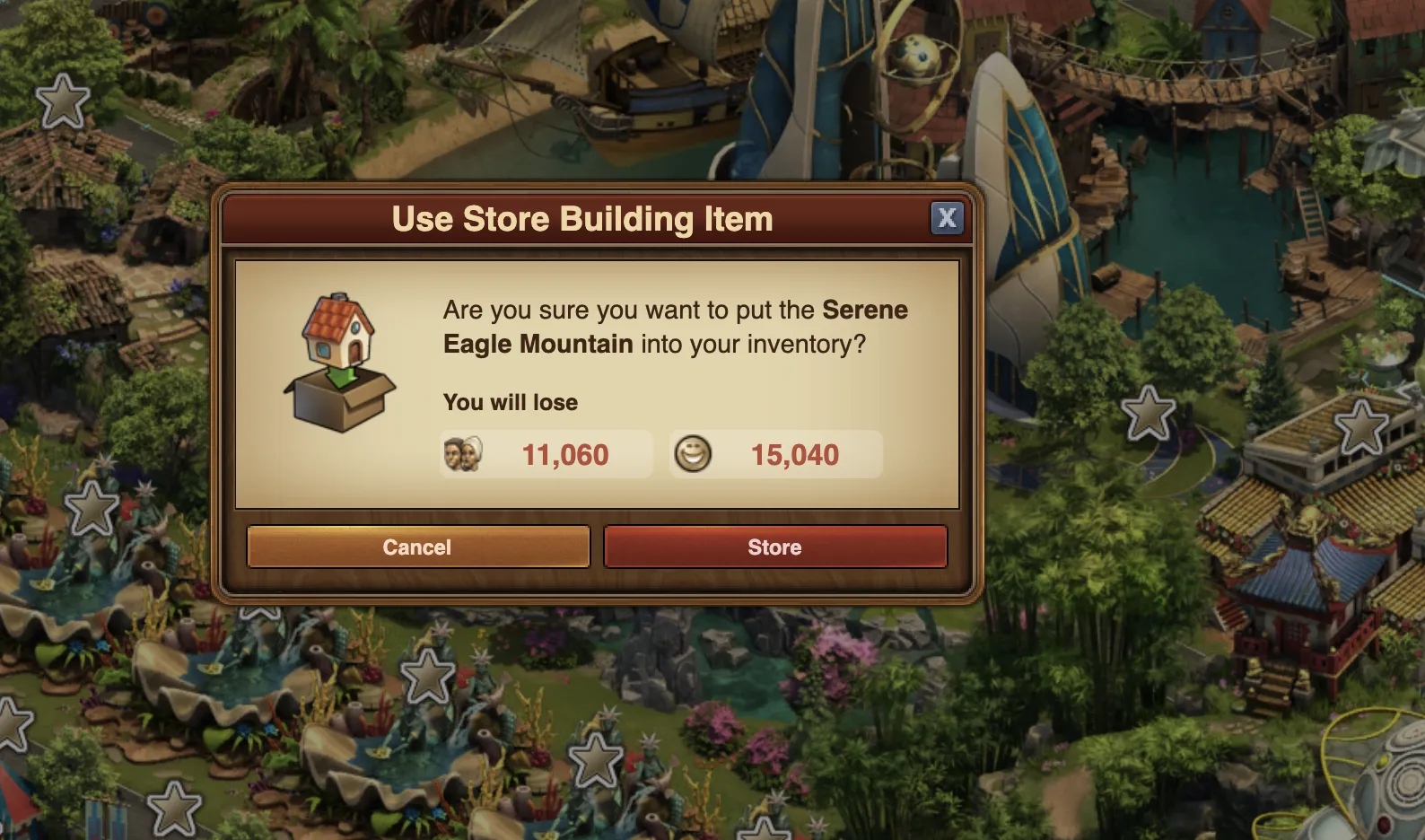Close the Use Store Building Item dialog

947,218
